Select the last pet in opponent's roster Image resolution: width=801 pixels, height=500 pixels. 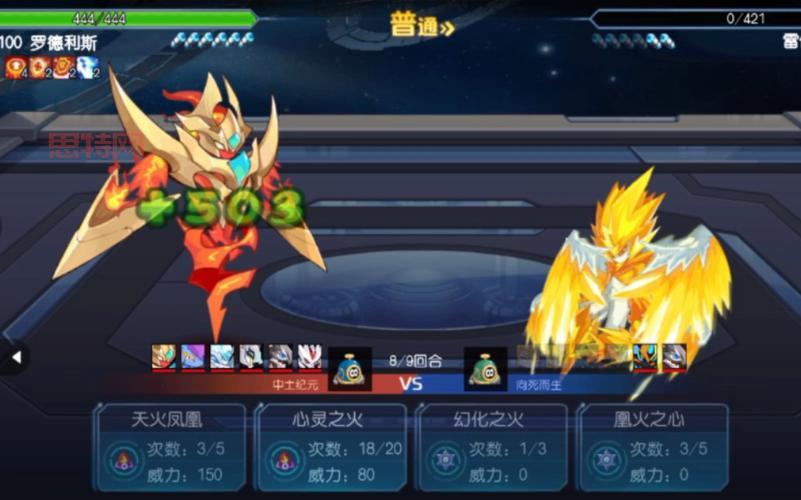point(675,357)
